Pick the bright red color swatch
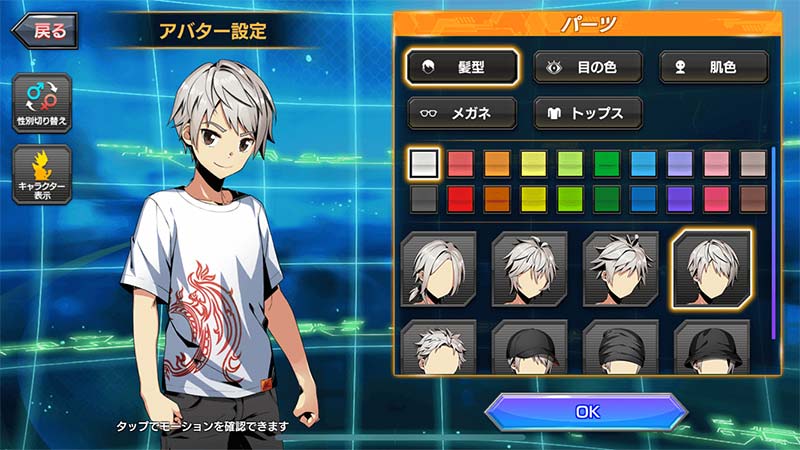Screen dimensions: 800x450 (x=461, y=198)
